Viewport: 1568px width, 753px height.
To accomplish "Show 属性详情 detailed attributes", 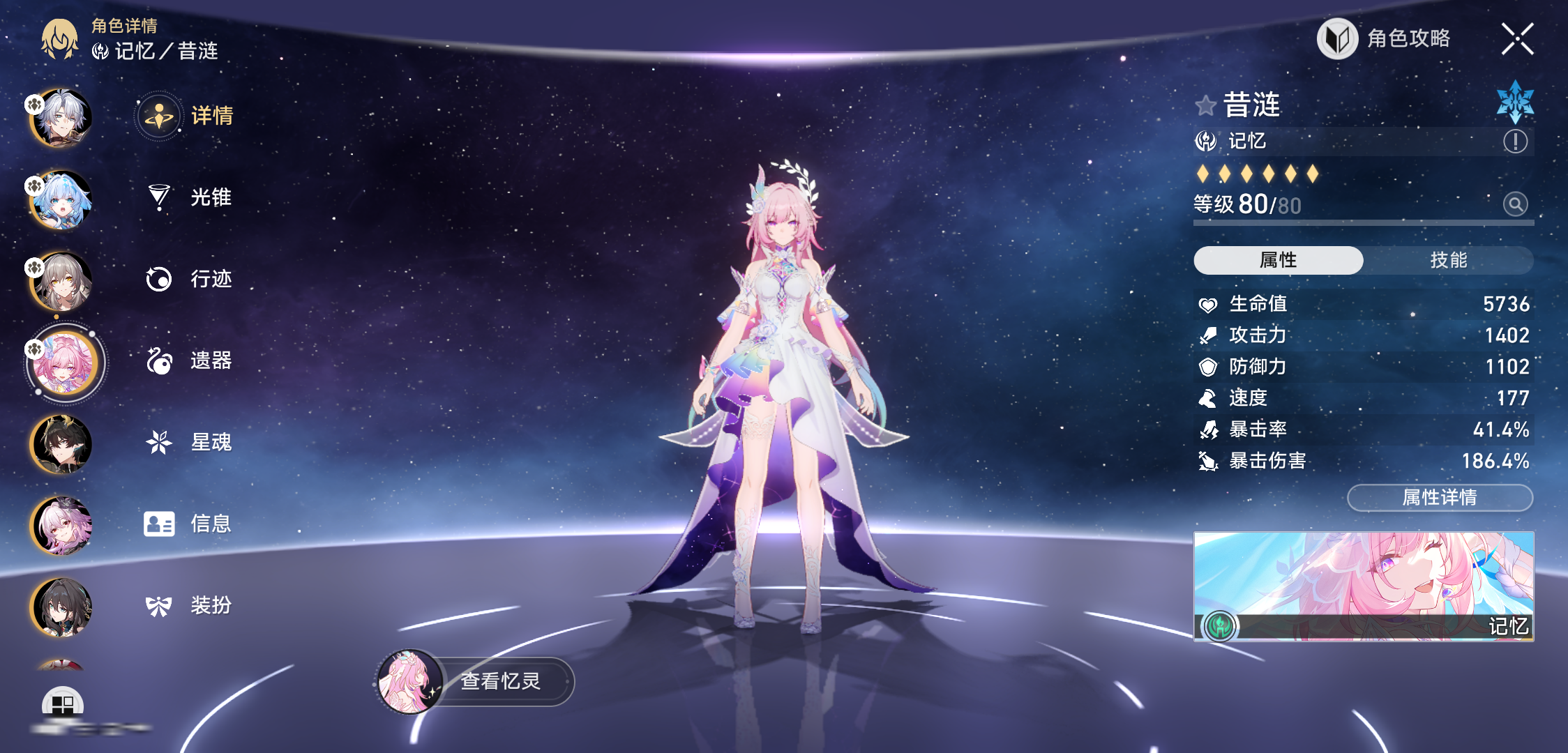I will pyautogui.click(x=1440, y=498).
